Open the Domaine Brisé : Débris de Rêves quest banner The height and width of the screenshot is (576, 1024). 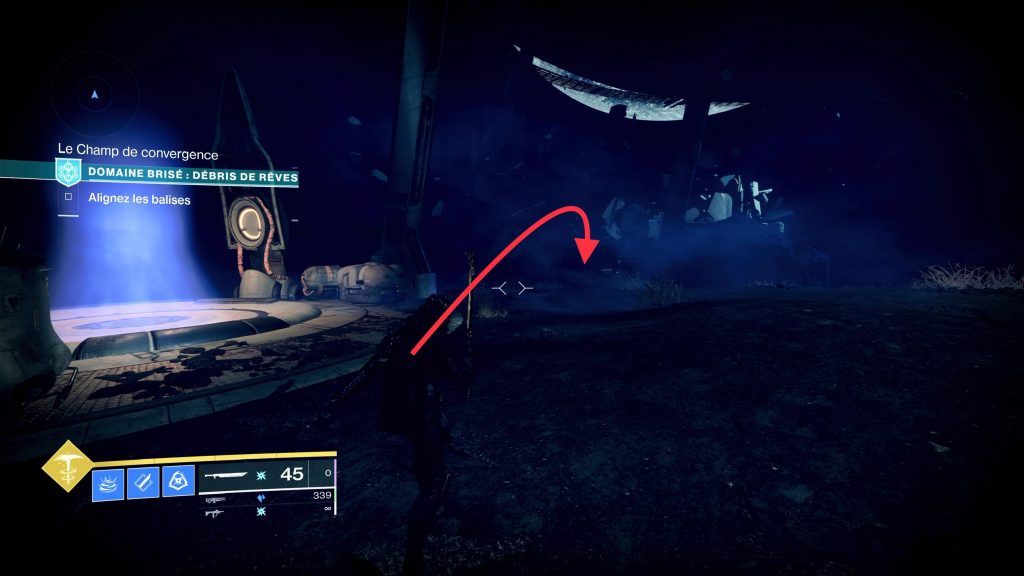(x=190, y=172)
